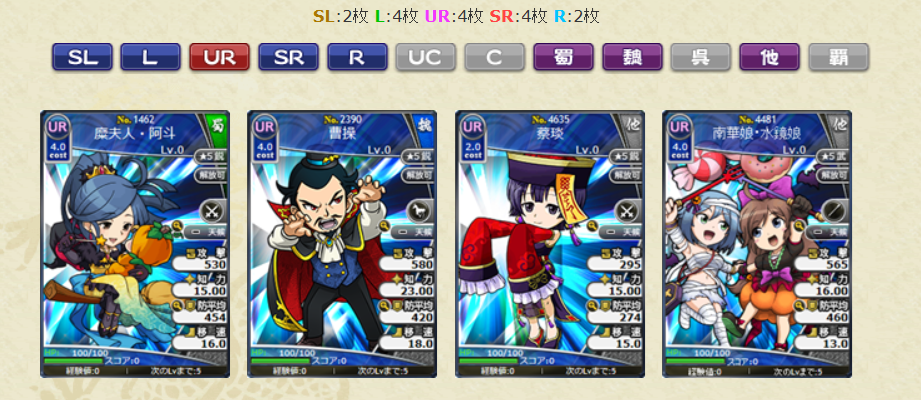Image resolution: width=921 pixels, height=400 pixels.
Task: Choose the 曹操 vampire card
Action: tap(342, 243)
